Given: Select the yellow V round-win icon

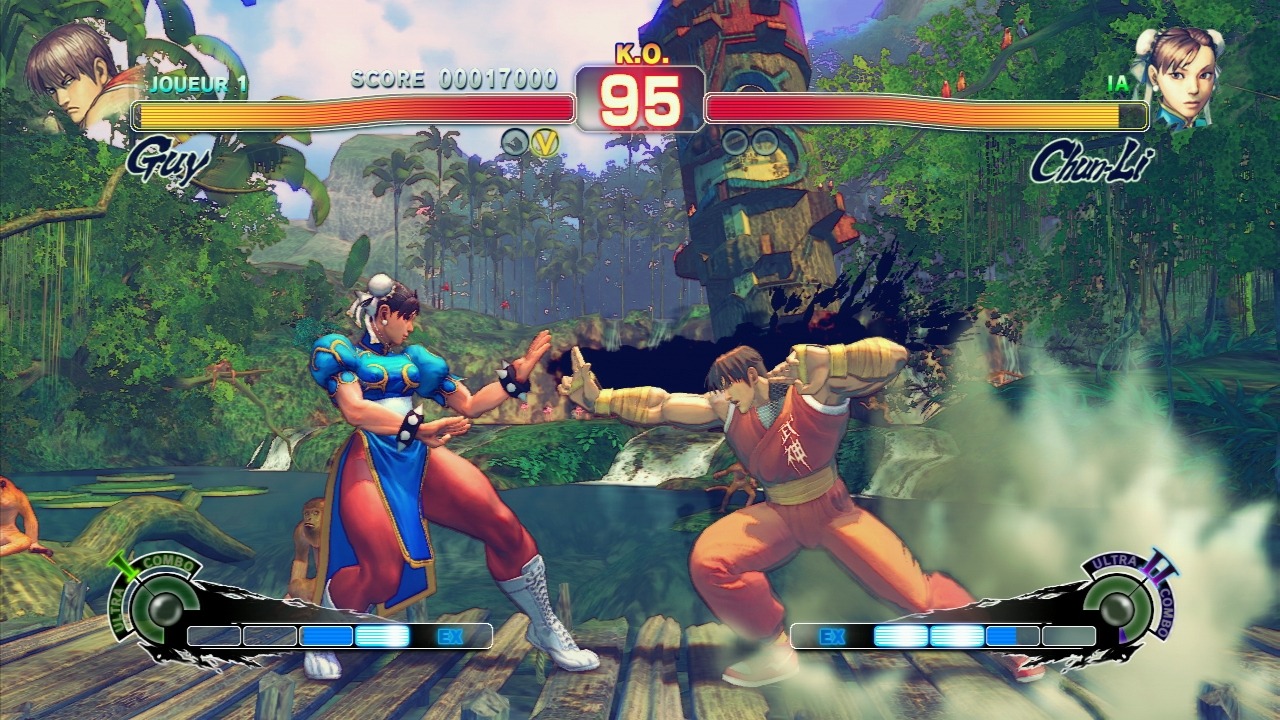Looking at the screenshot, I should [544, 142].
